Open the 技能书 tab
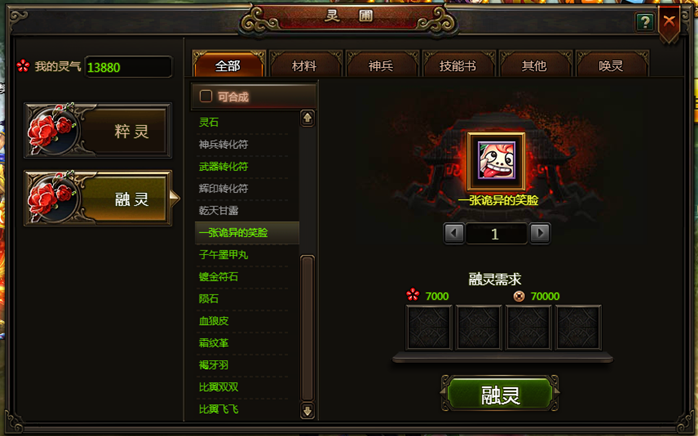The width and height of the screenshot is (698, 436). click(x=458, y=66)
